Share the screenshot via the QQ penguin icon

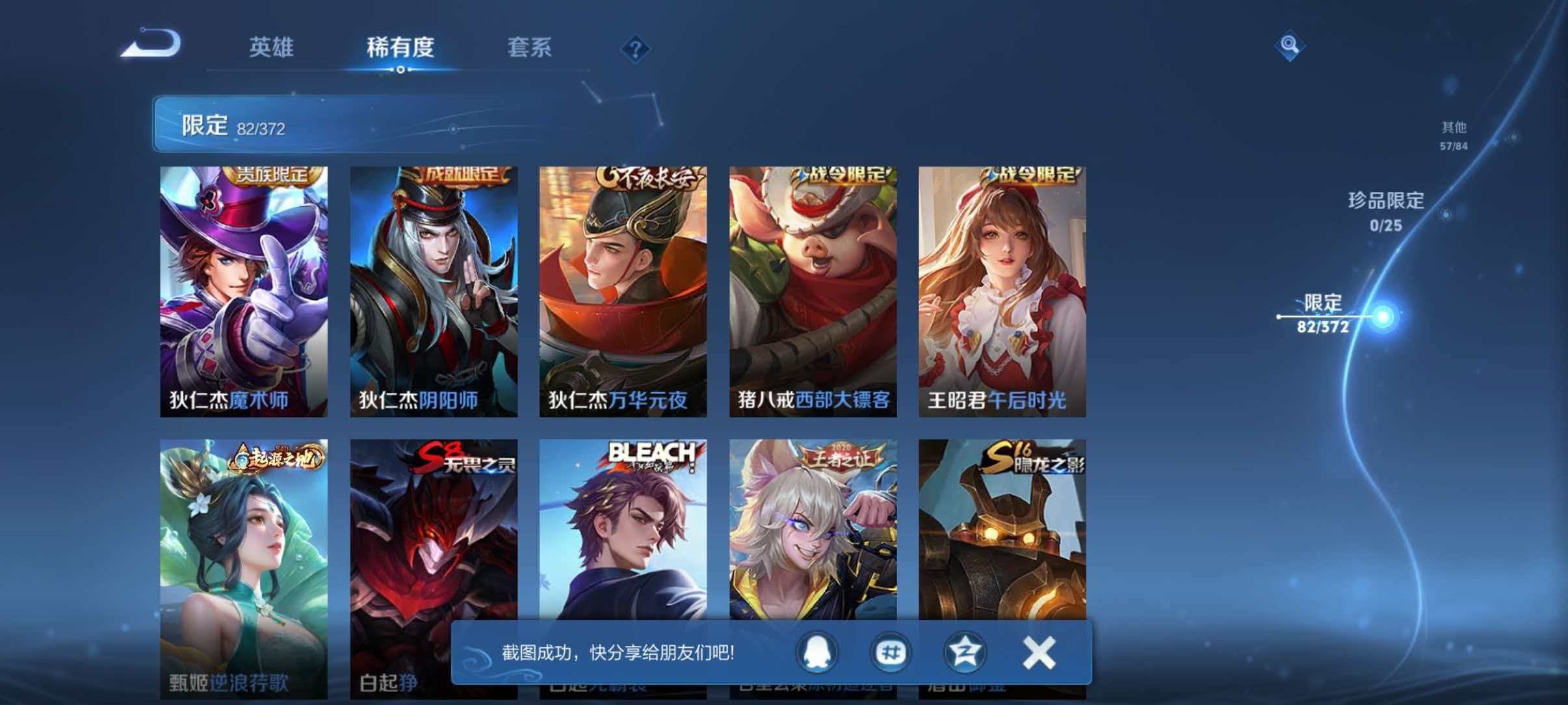[817, 653]
